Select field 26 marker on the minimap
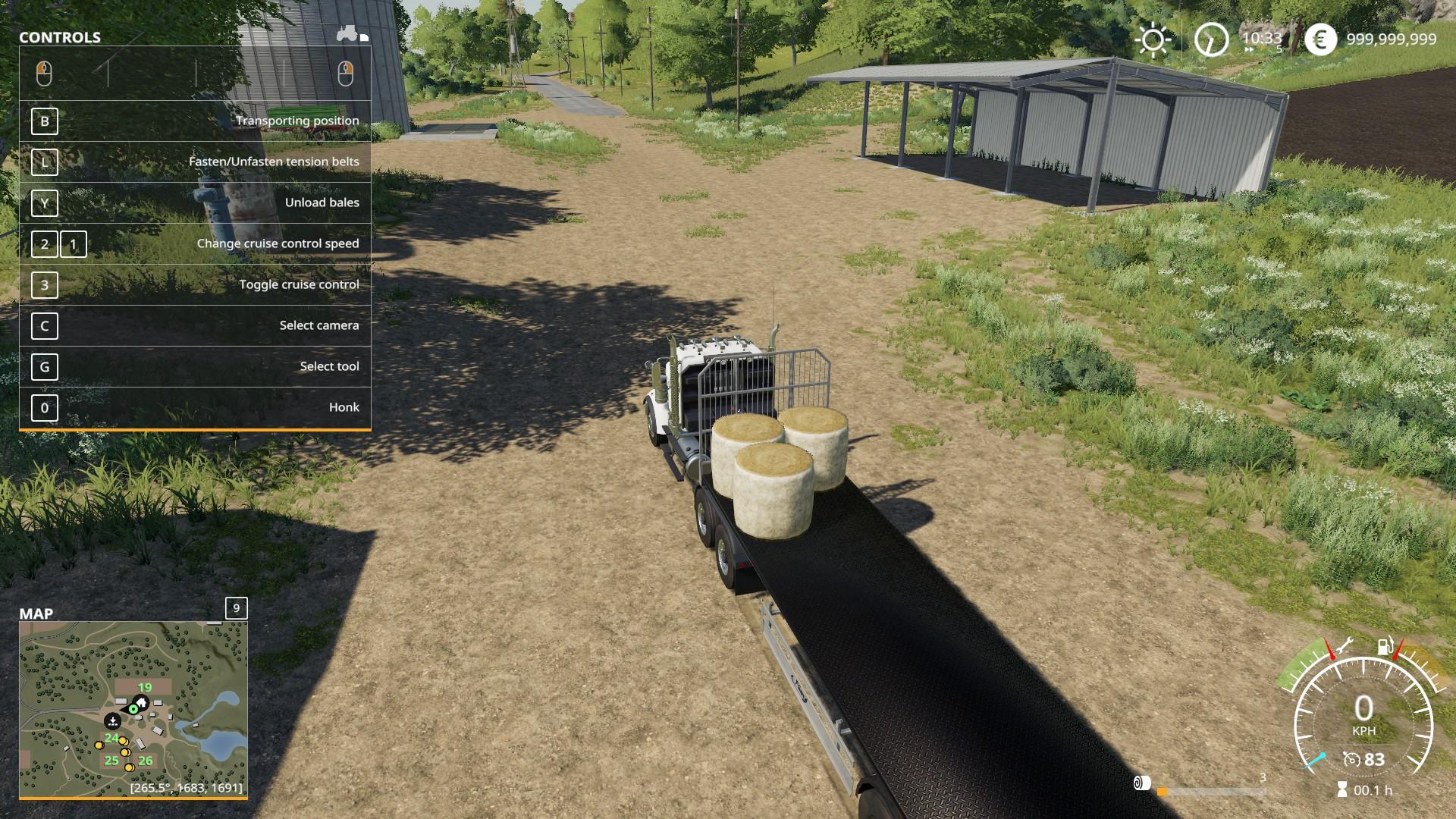Viewport: 1456px width, 819px height. 146,761
